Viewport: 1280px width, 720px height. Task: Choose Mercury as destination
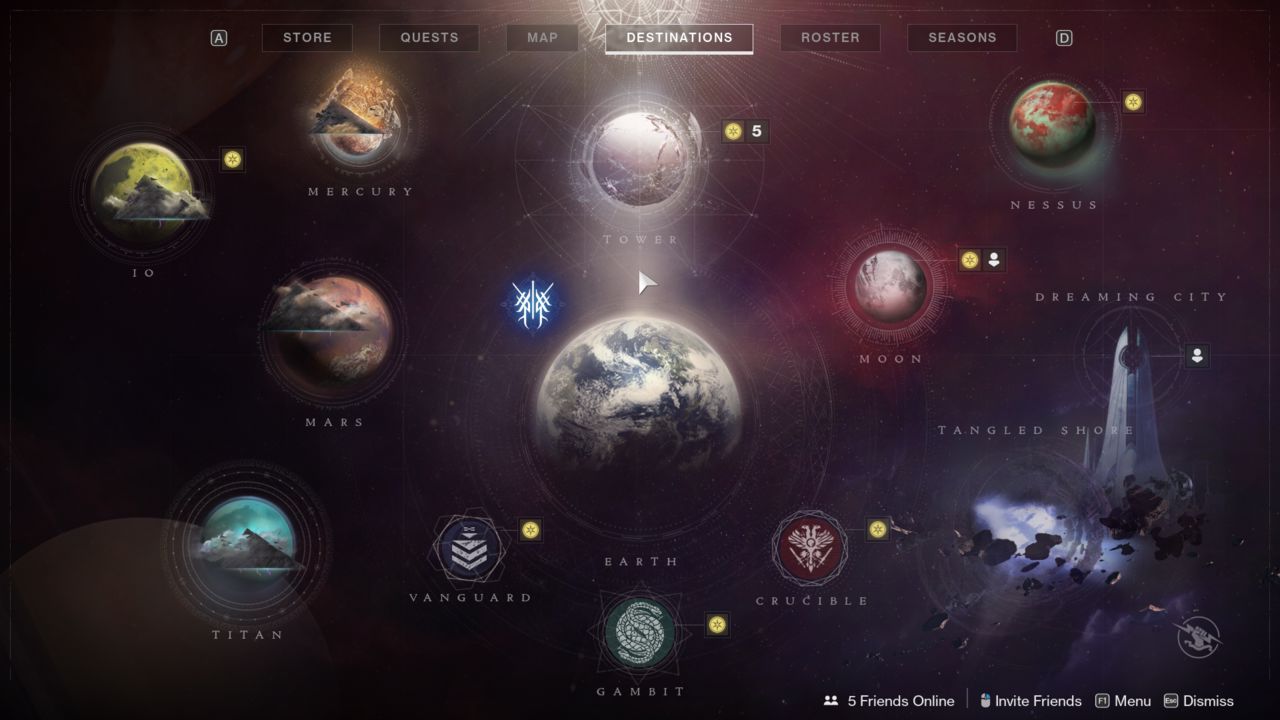click(x=358, y=118)
